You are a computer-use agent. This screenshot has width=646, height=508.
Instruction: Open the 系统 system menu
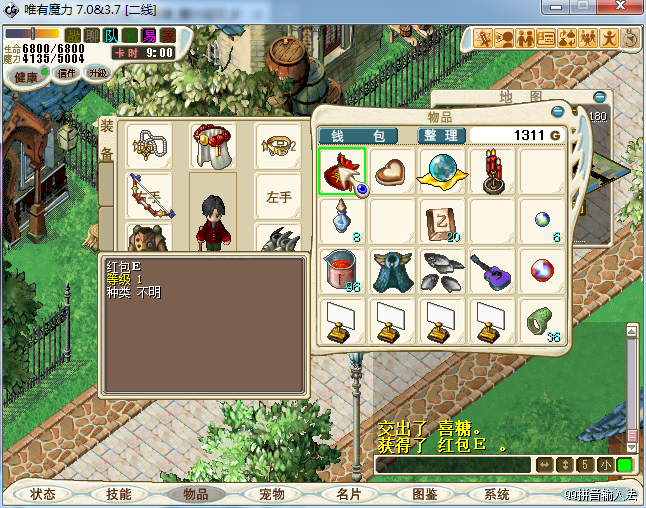(x=497, y=494)
